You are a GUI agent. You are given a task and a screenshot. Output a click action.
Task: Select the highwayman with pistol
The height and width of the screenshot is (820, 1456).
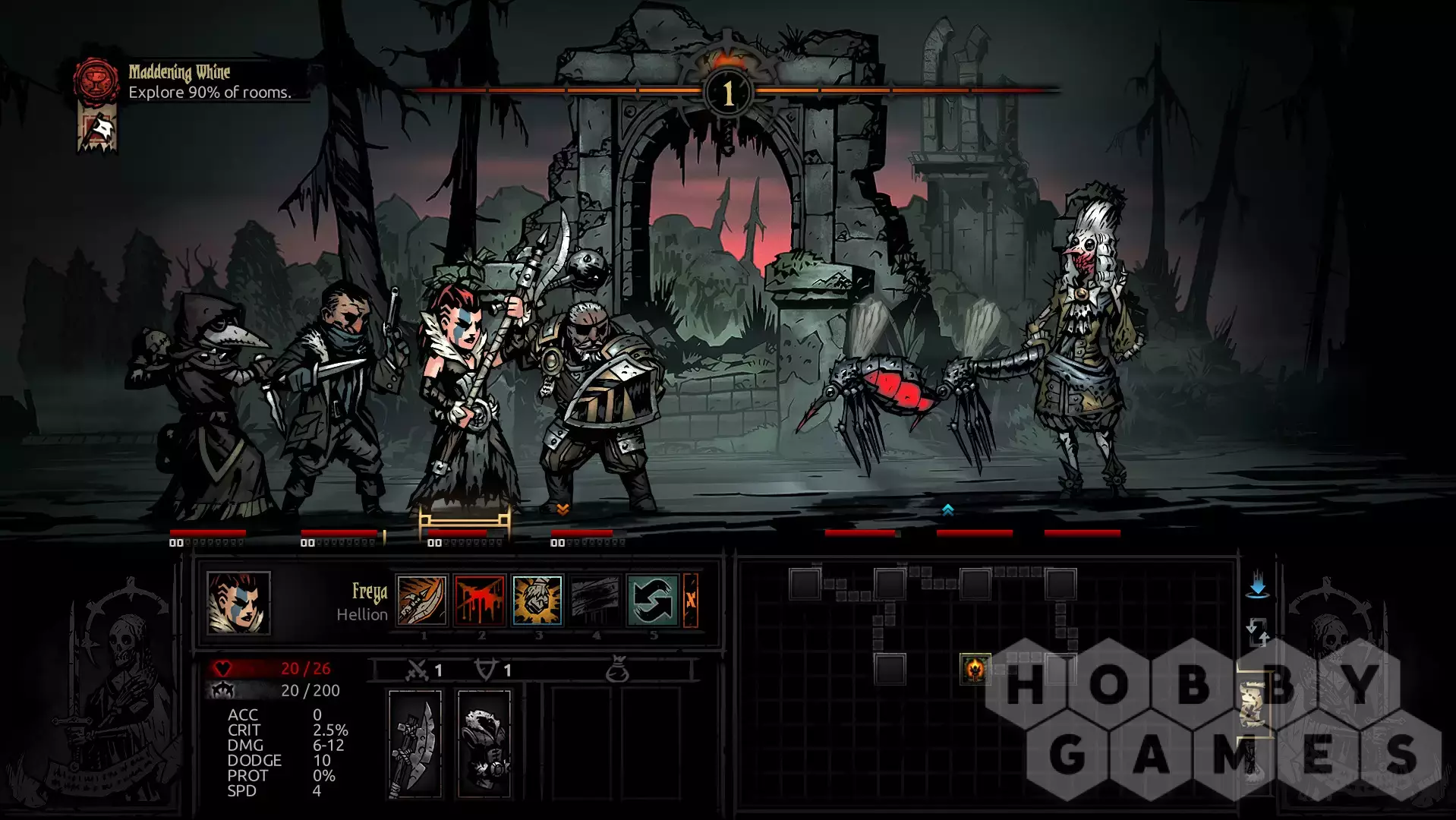pos(334,395)
